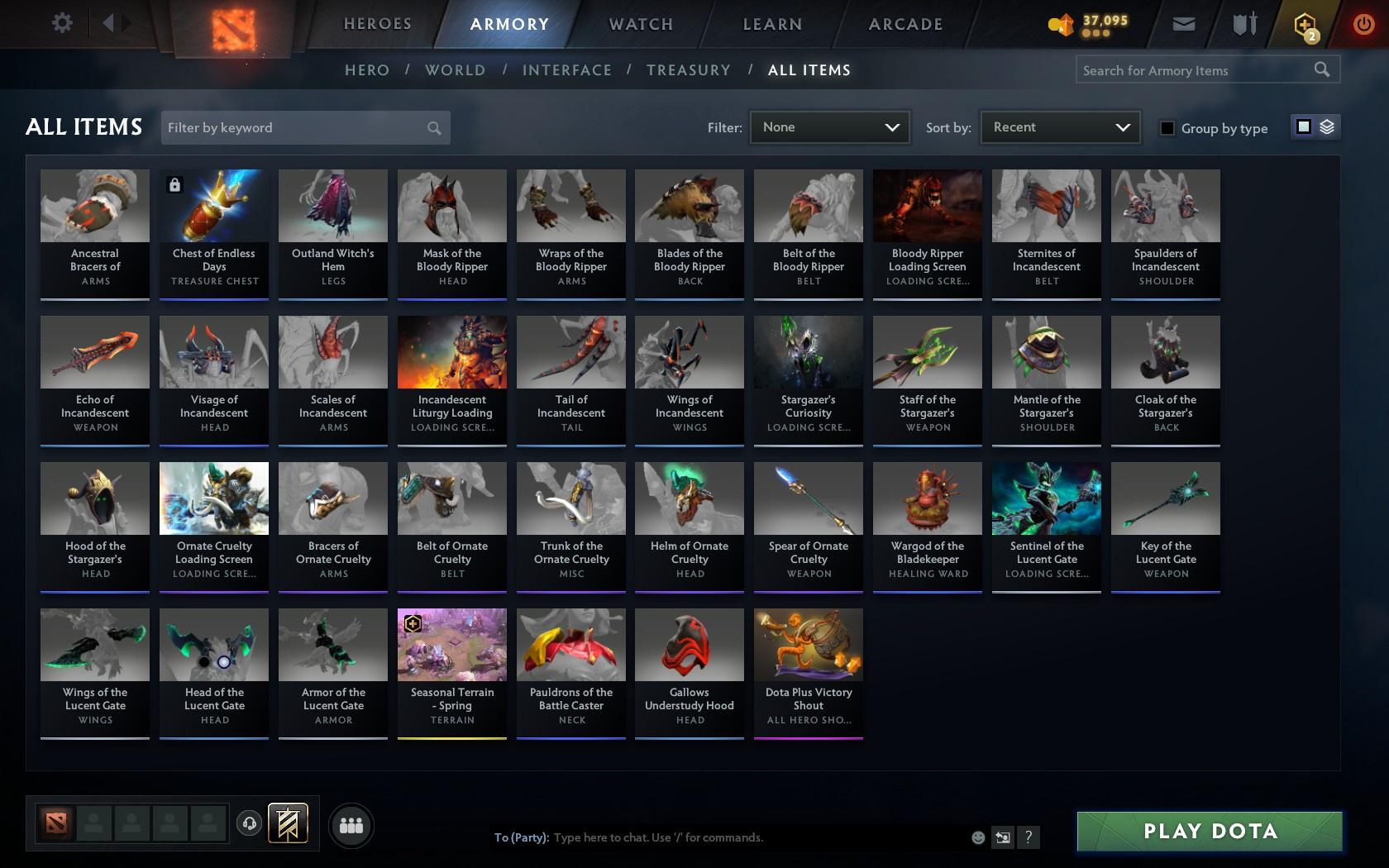Open the Sort by Recent dropdown

[x=1059, y=127]
